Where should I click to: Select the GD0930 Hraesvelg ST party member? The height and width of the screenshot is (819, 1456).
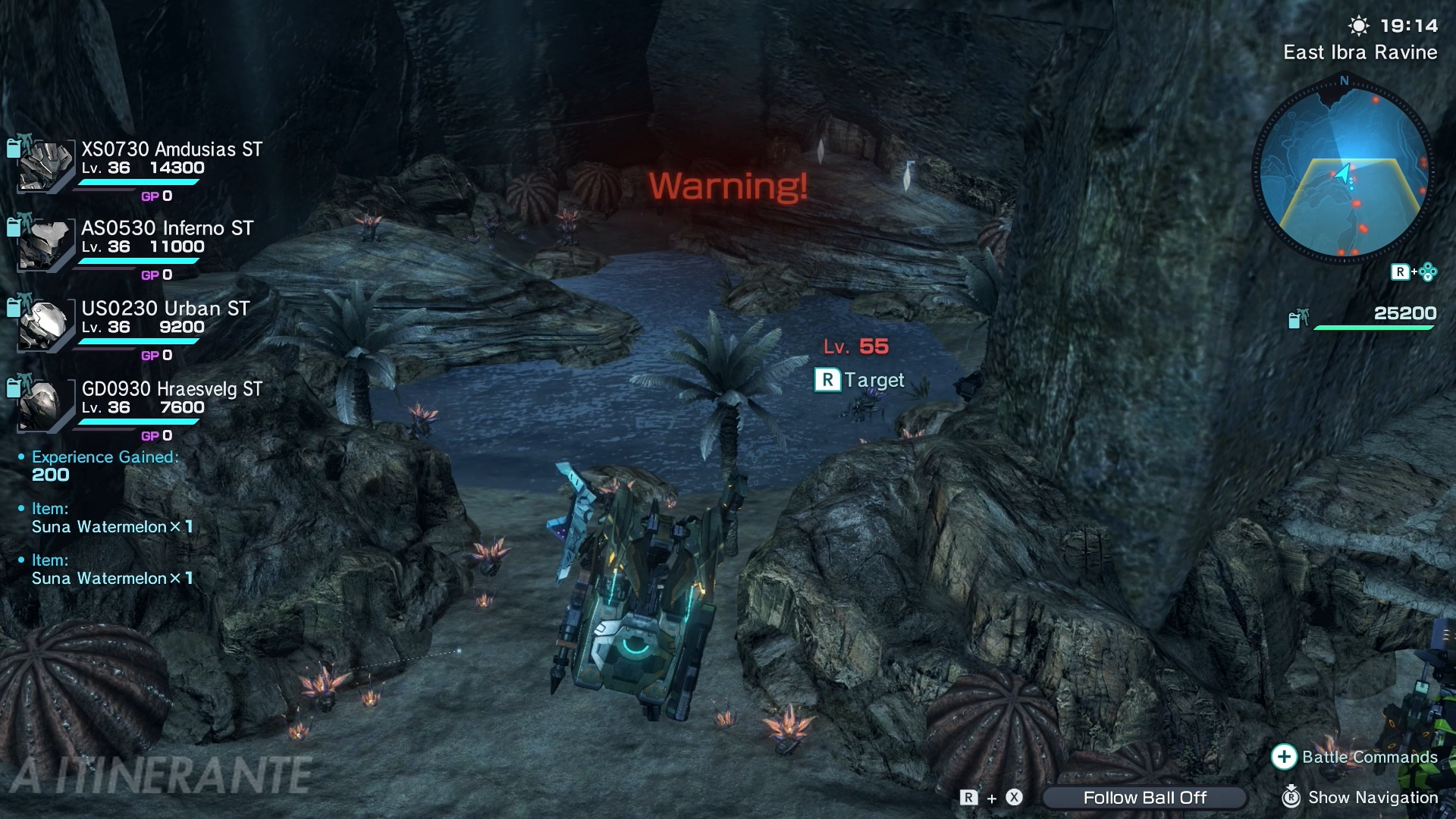pyautogui.click(x=171, y=389)
